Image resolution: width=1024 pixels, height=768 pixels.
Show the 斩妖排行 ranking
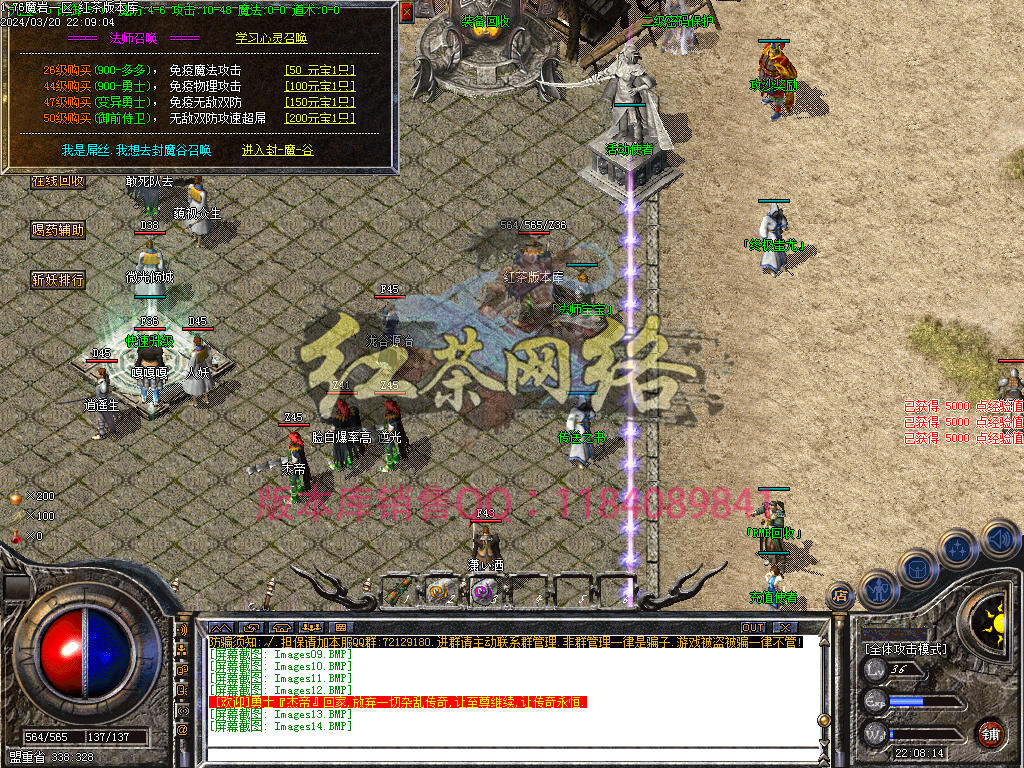[58, 280]
